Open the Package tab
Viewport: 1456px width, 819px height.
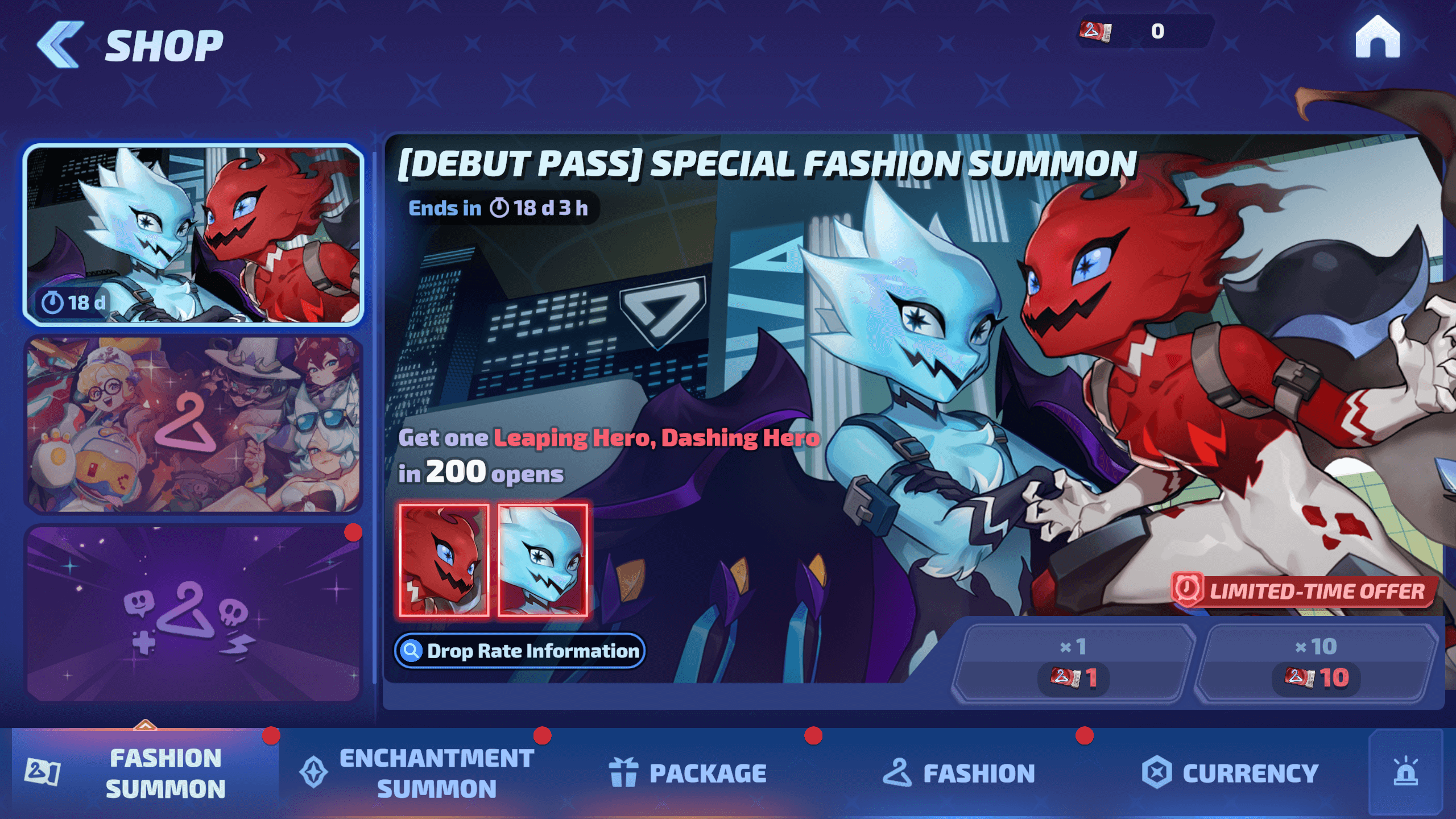pyautogui.click(x=688, y=773)
